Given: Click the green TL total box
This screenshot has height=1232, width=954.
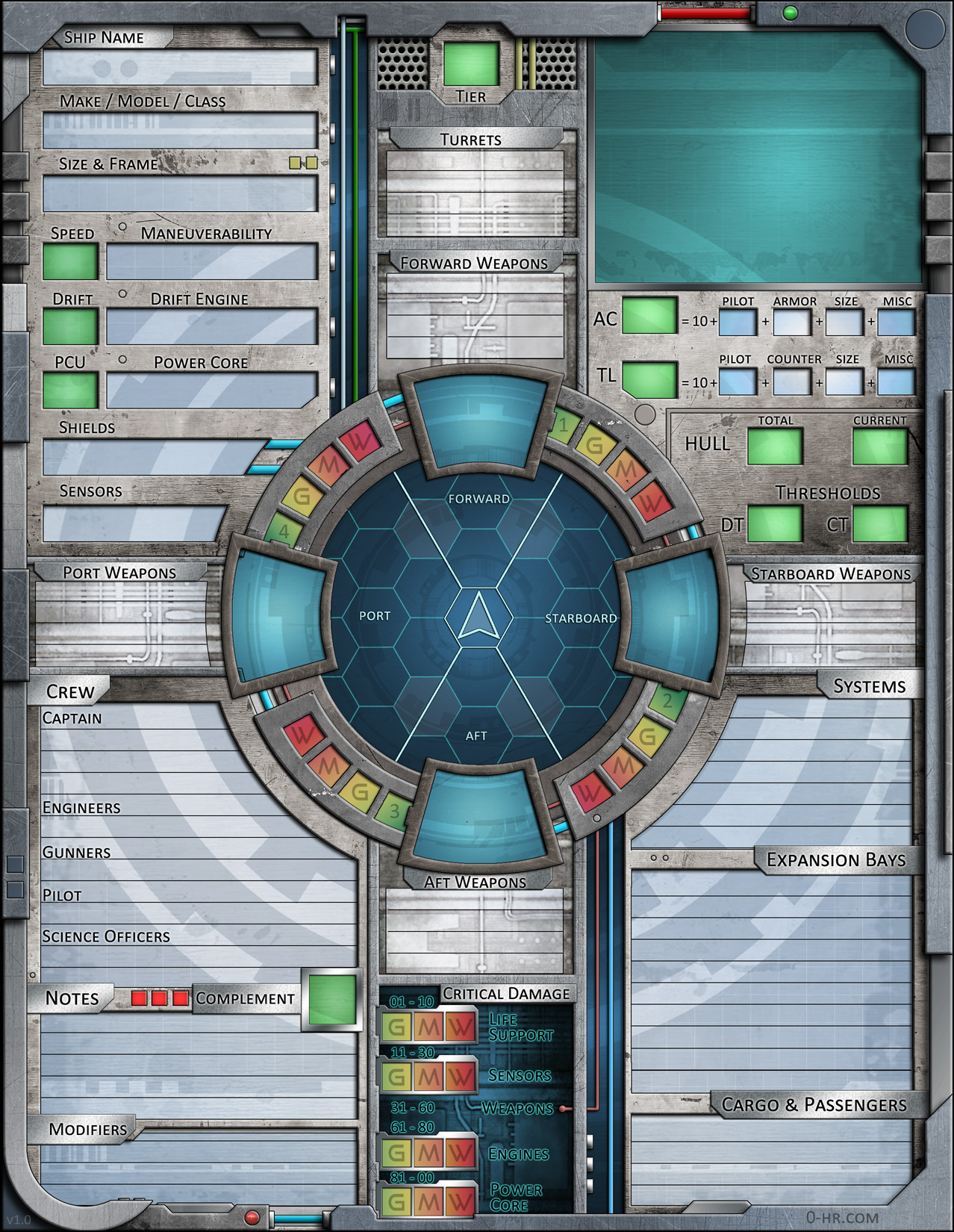Looking at the screenshot, I should [649, 380].
